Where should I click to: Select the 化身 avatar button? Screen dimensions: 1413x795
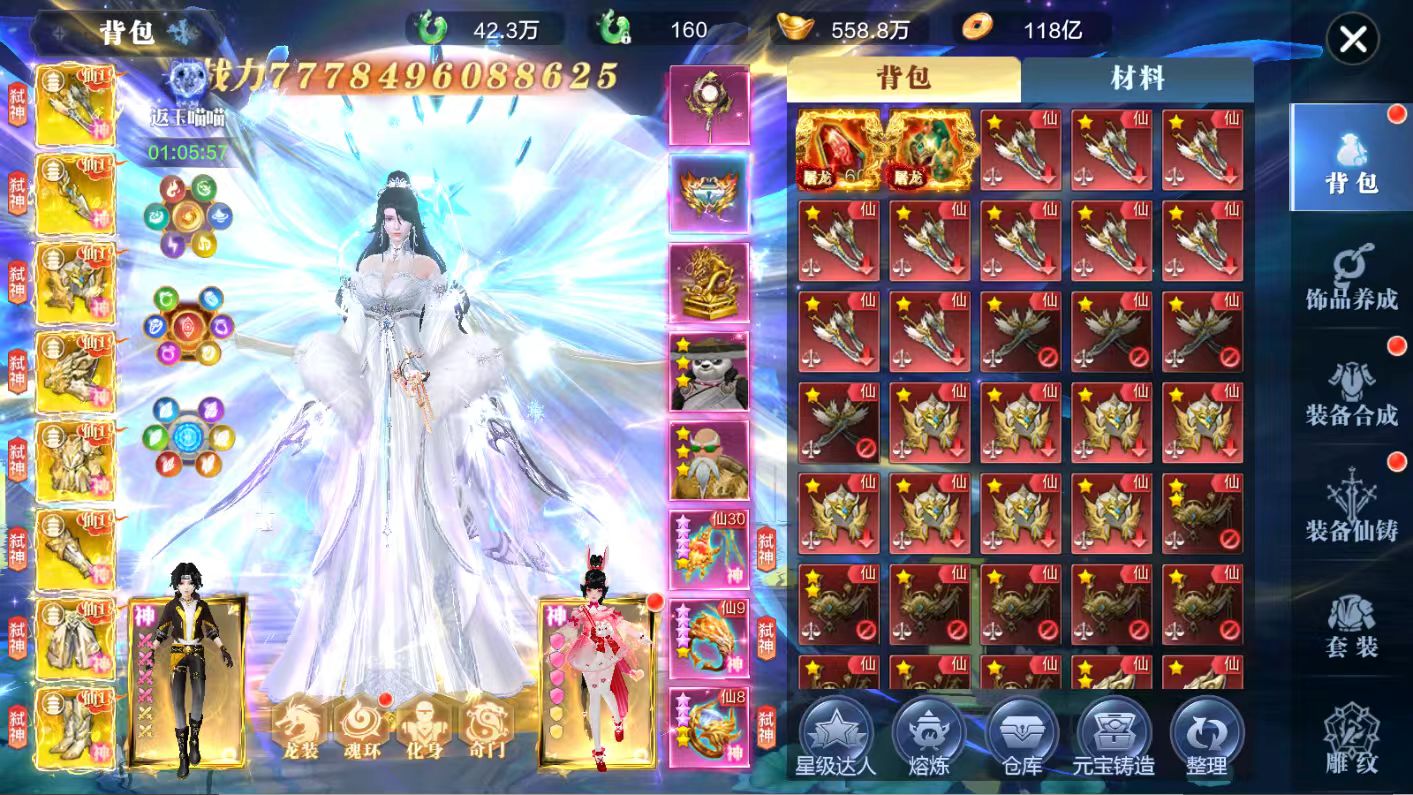(424, 727)
